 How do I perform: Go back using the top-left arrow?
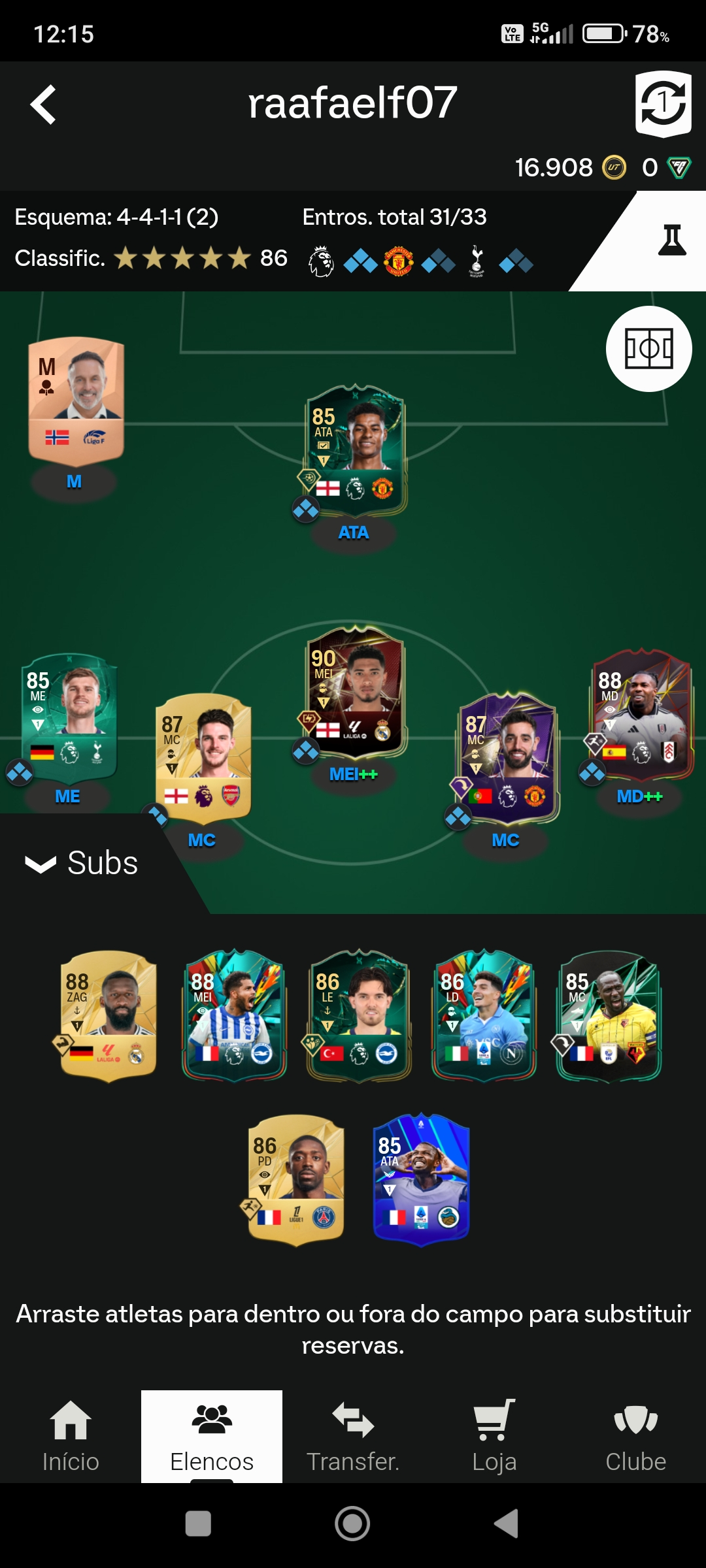[x=43, y=105]
